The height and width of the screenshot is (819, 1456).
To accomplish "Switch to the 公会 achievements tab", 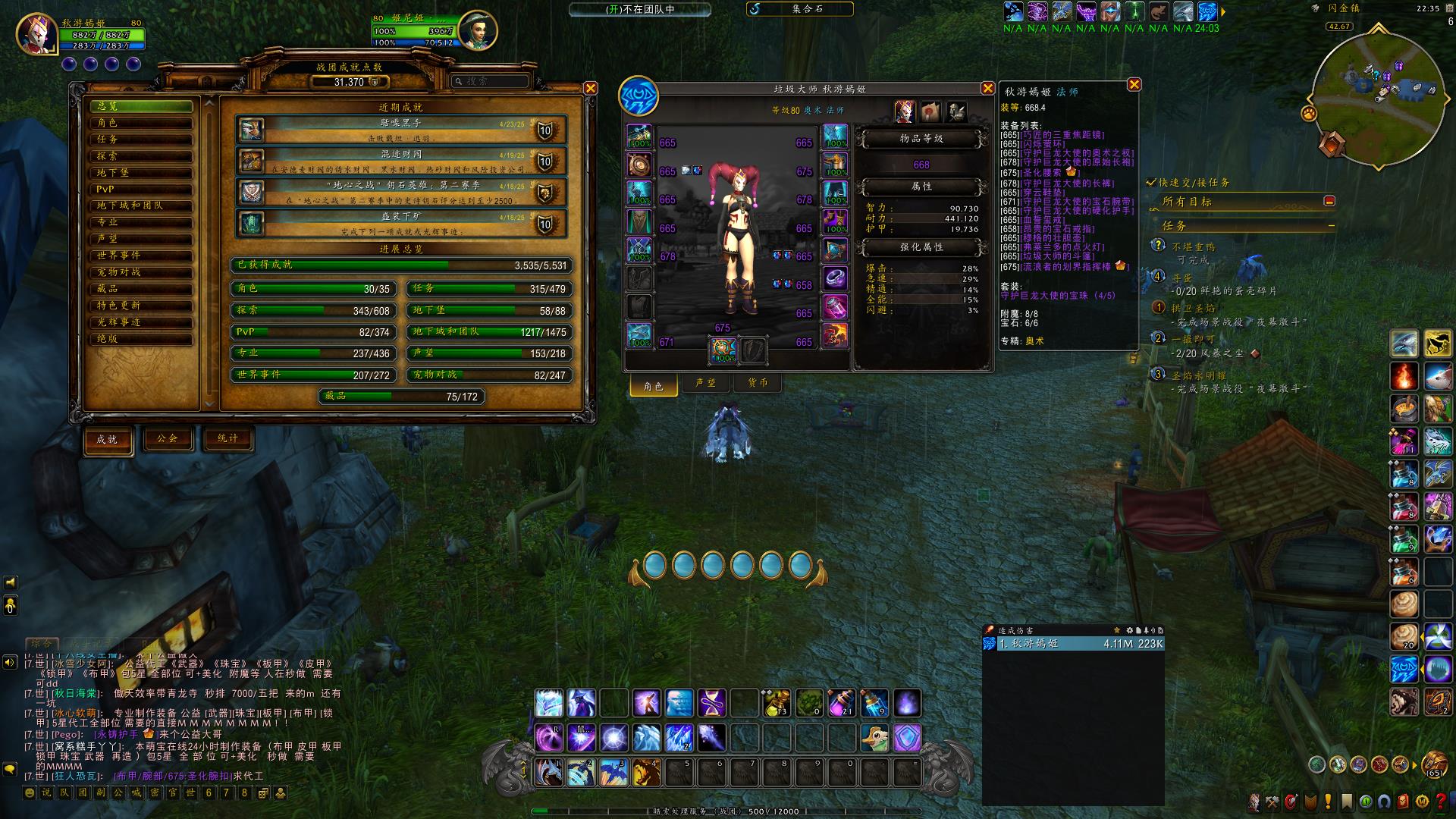I will click(x=168, y=438).
